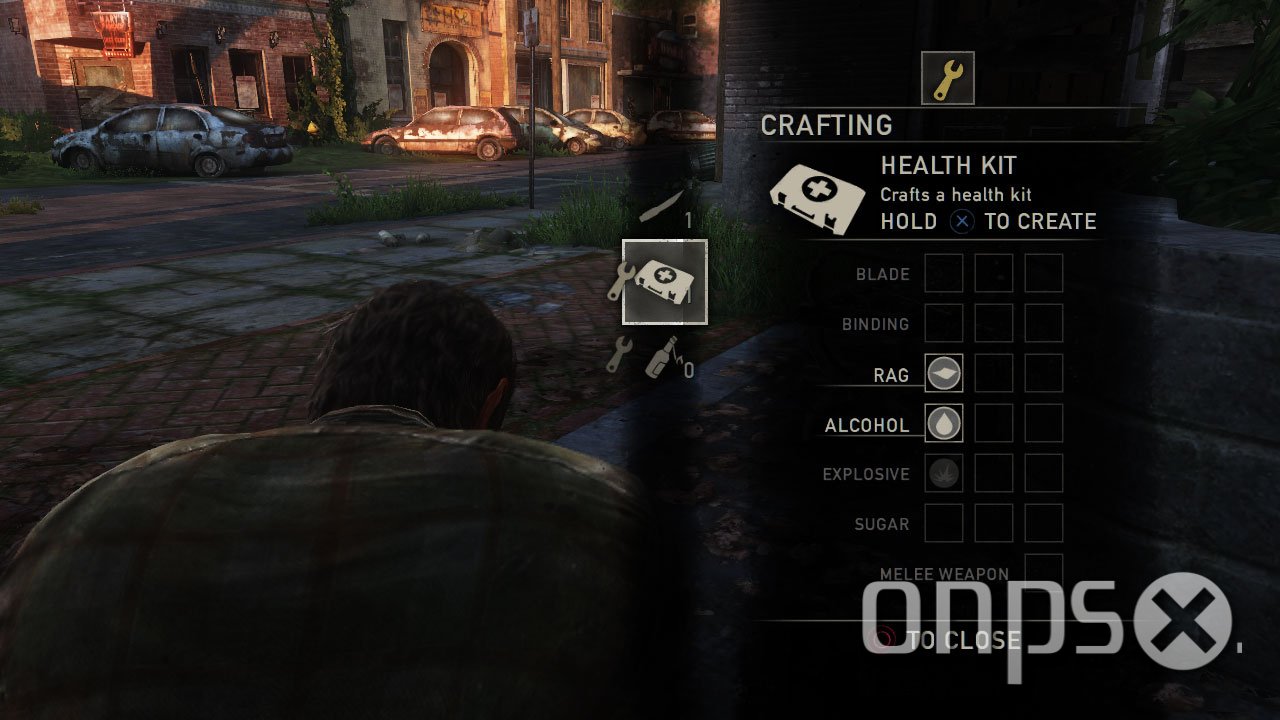Screen dimensions: 1280x720
Task: Expand the MELEE WEAPON row
Action: coord(946,573)
